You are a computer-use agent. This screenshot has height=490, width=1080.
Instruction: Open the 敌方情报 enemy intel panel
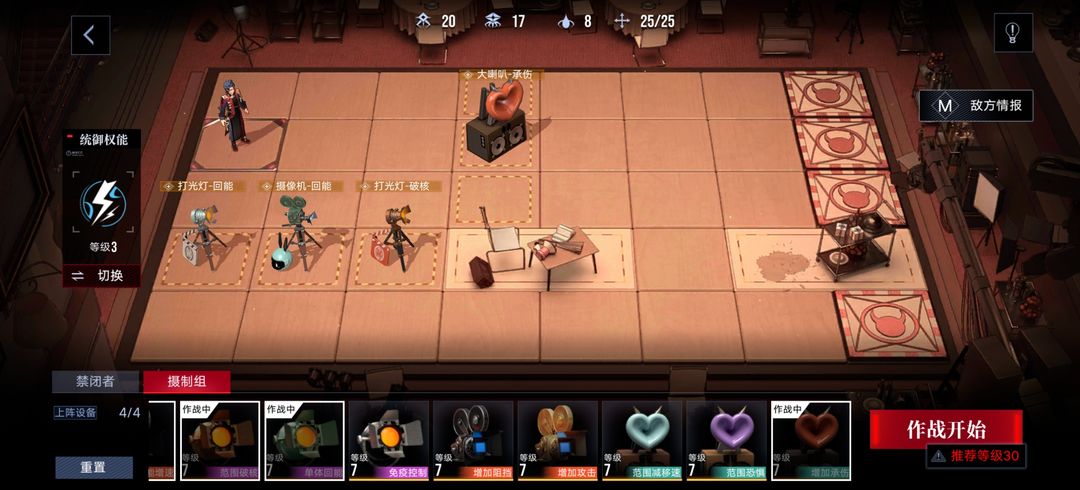[976, 106]
